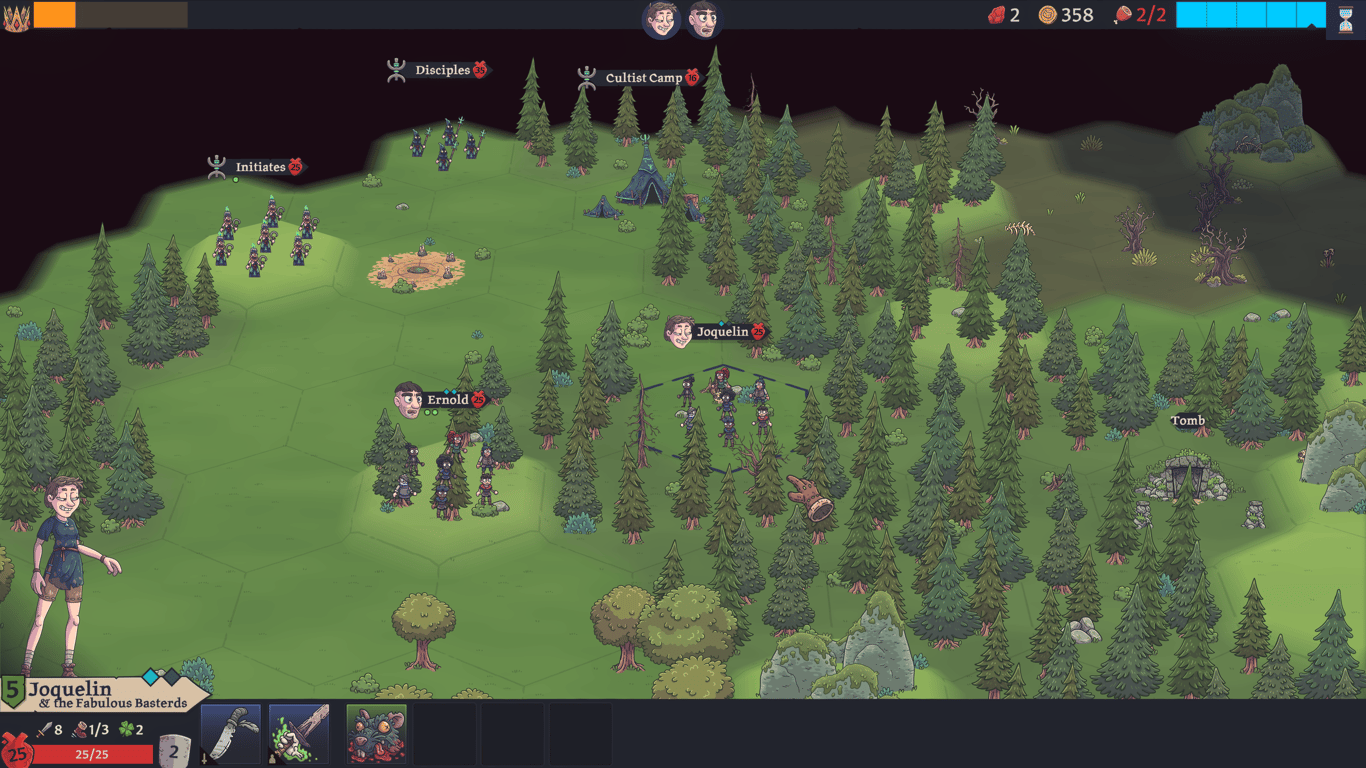Target the Disciples enemy label
Image resolution: width=1366 pixels, height=768 pixels.
tap(443, 70)
